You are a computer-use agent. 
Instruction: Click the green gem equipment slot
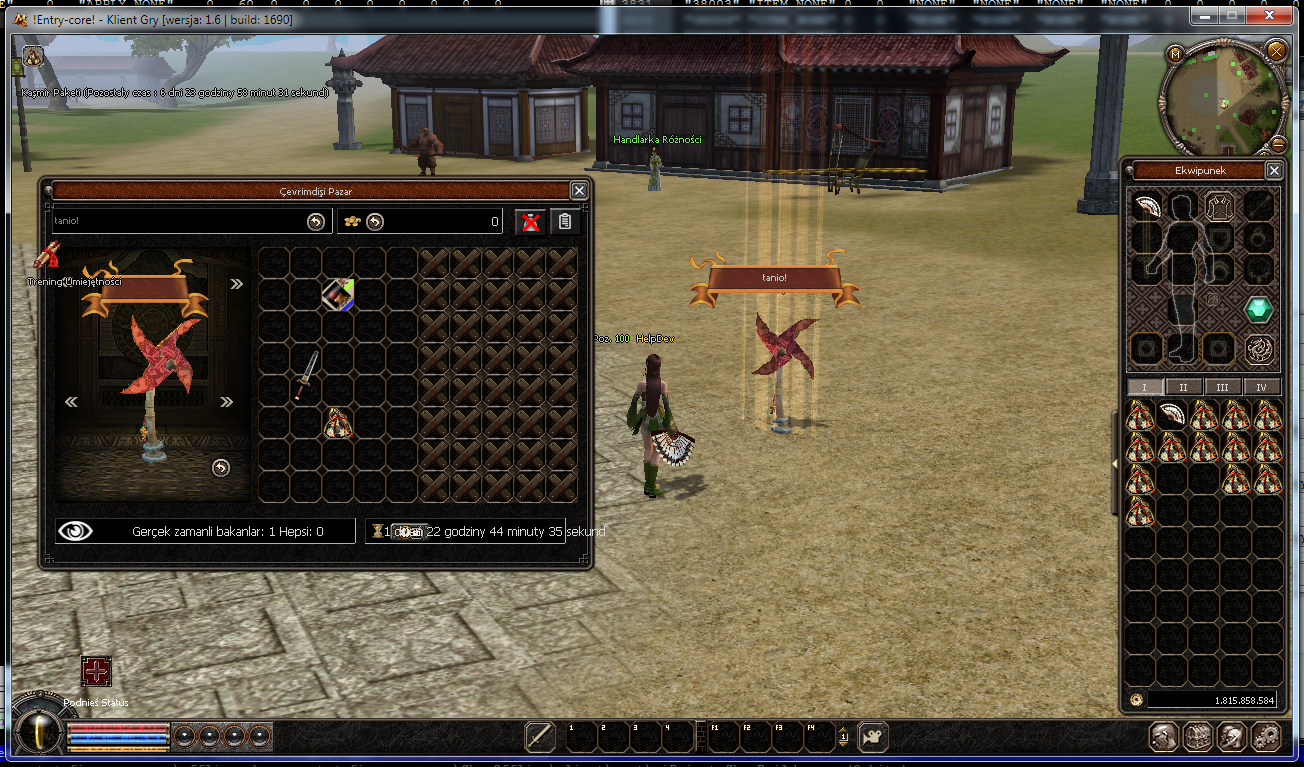coord(1258,310)
